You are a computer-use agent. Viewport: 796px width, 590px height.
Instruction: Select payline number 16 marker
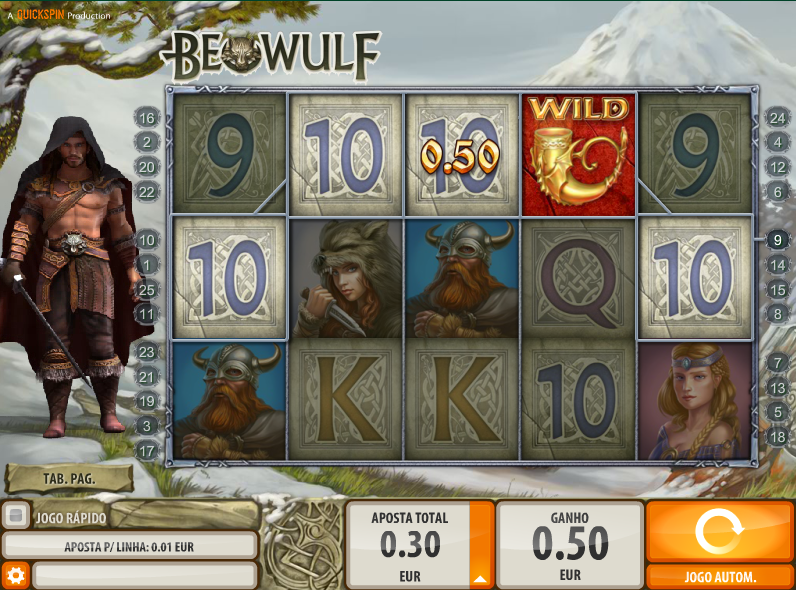click(x=147, y=118)
